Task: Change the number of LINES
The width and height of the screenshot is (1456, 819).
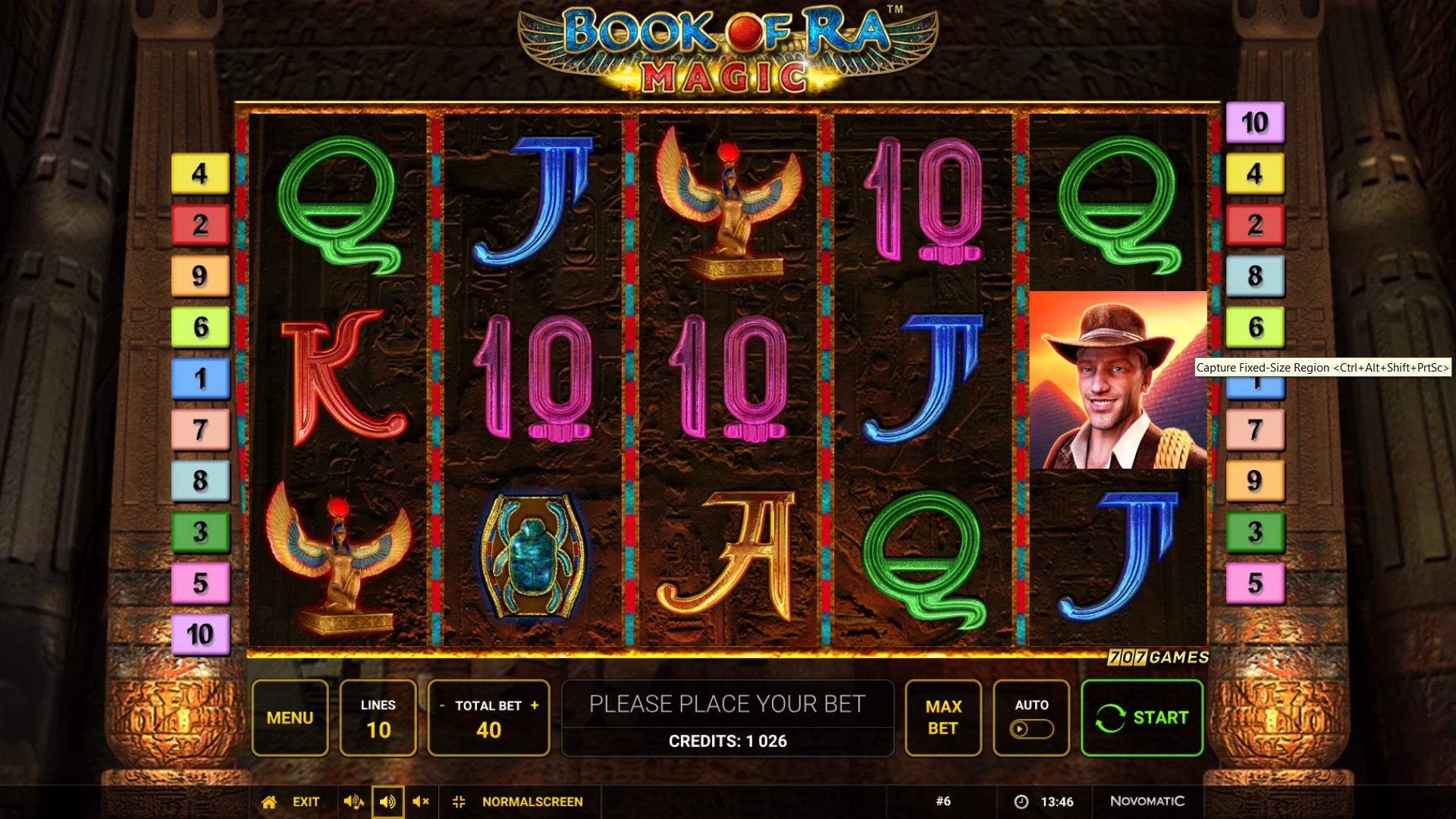Action: point(378,717)
